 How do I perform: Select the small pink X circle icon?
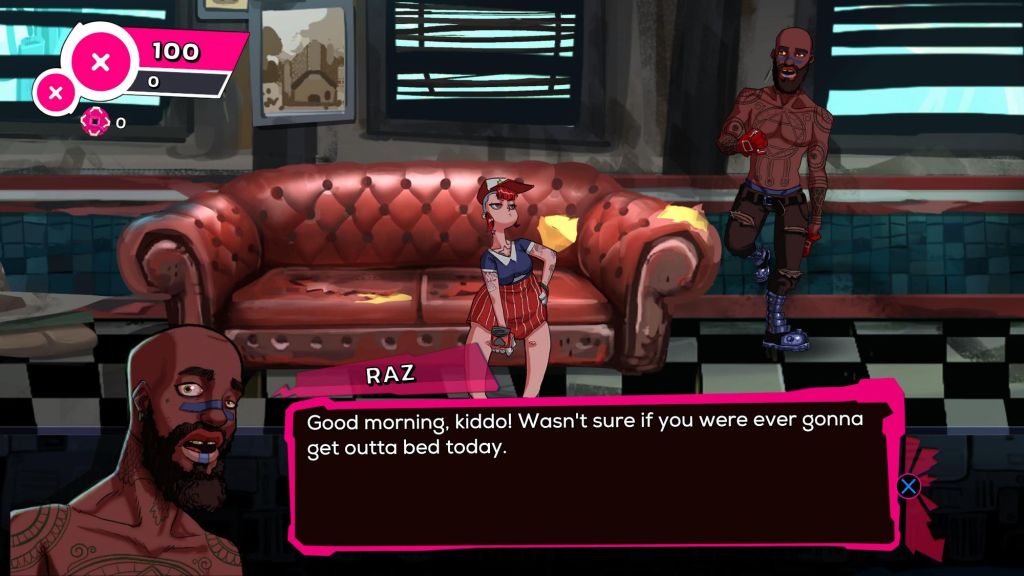[x=56, y=93]
